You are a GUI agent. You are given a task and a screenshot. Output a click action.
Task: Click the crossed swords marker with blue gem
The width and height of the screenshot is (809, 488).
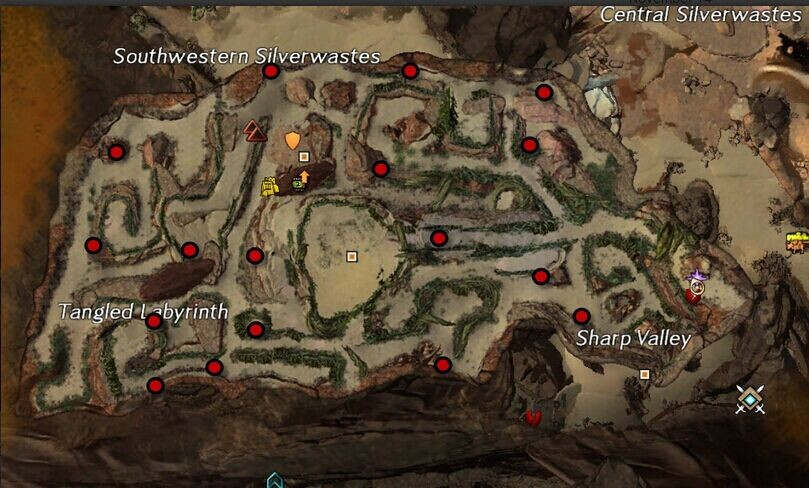pyautogui.click(x=749, y=400)
